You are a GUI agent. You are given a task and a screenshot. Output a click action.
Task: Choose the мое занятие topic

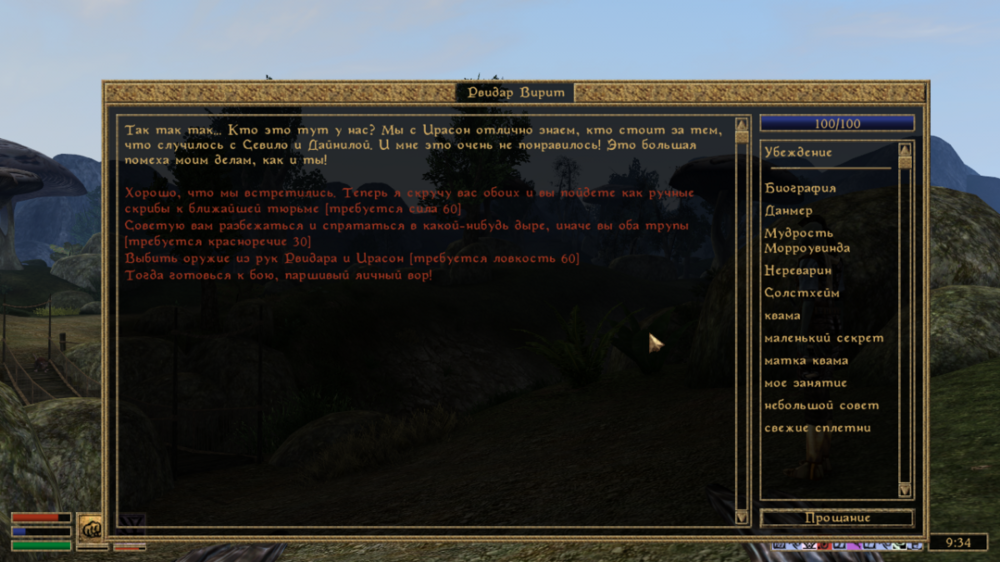(806, 383)
